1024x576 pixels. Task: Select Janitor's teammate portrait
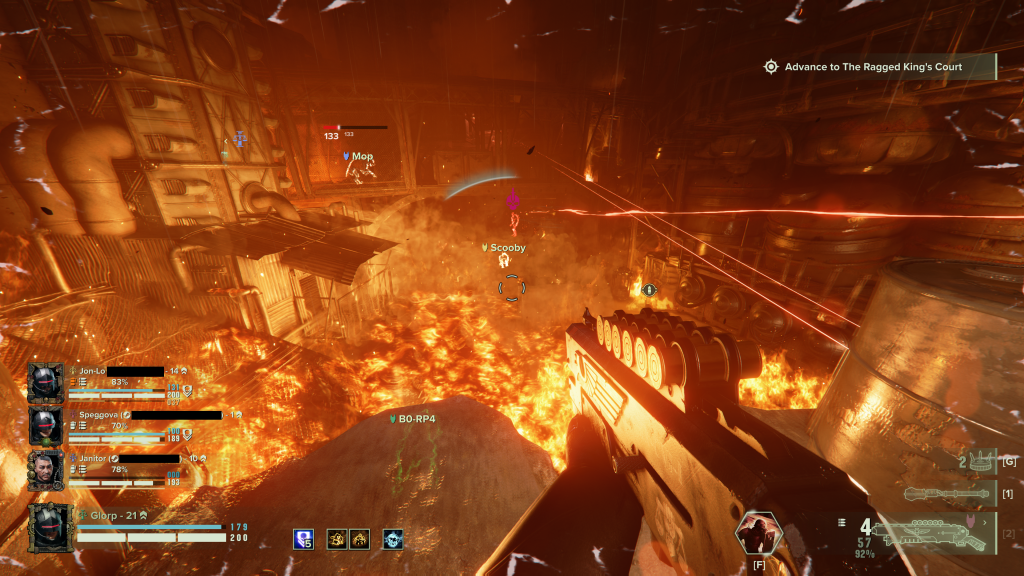[46, 469]
